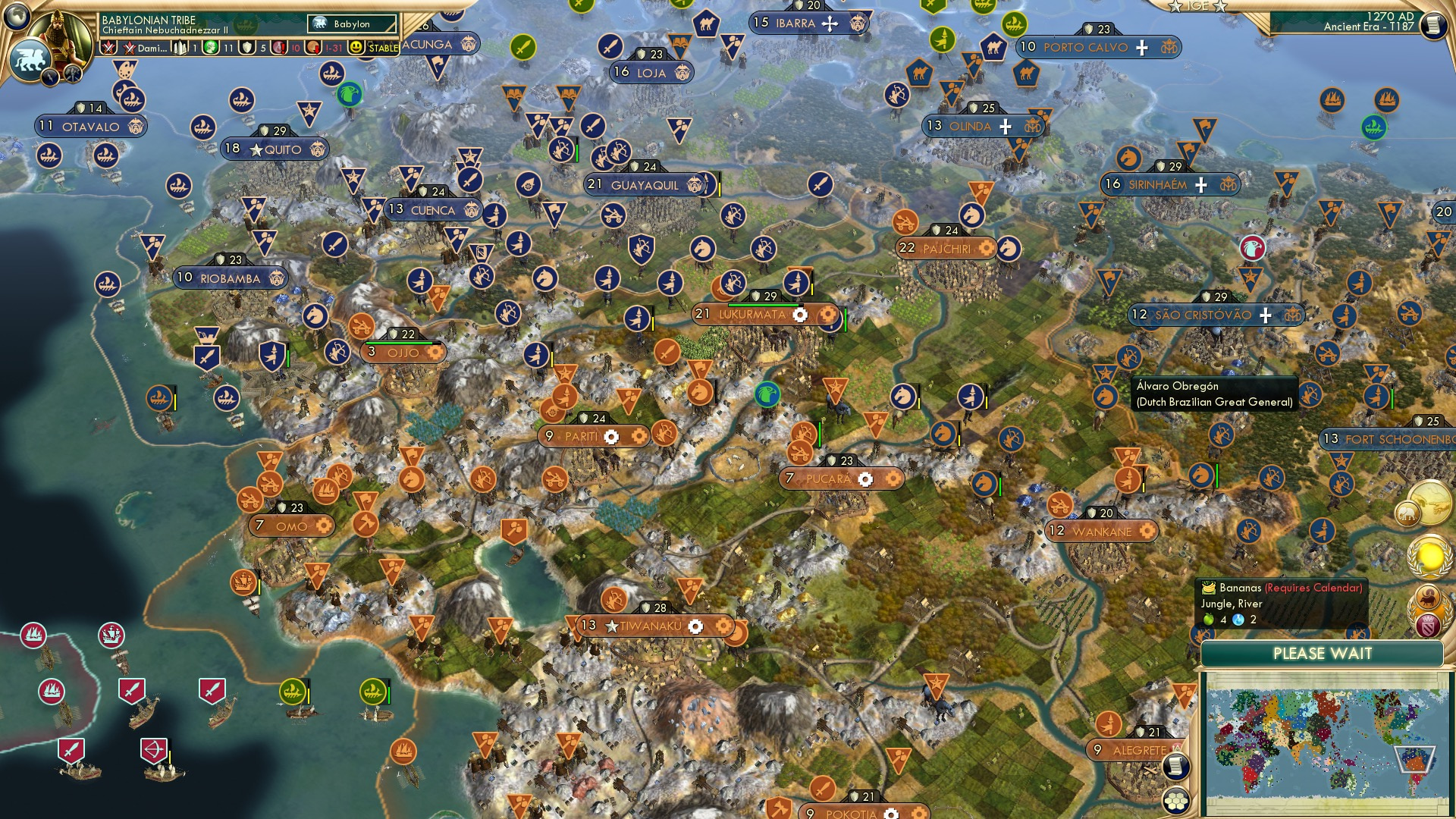
Task: Click the elephant notification icon on right edge
Action: (x=1407, y=513)
